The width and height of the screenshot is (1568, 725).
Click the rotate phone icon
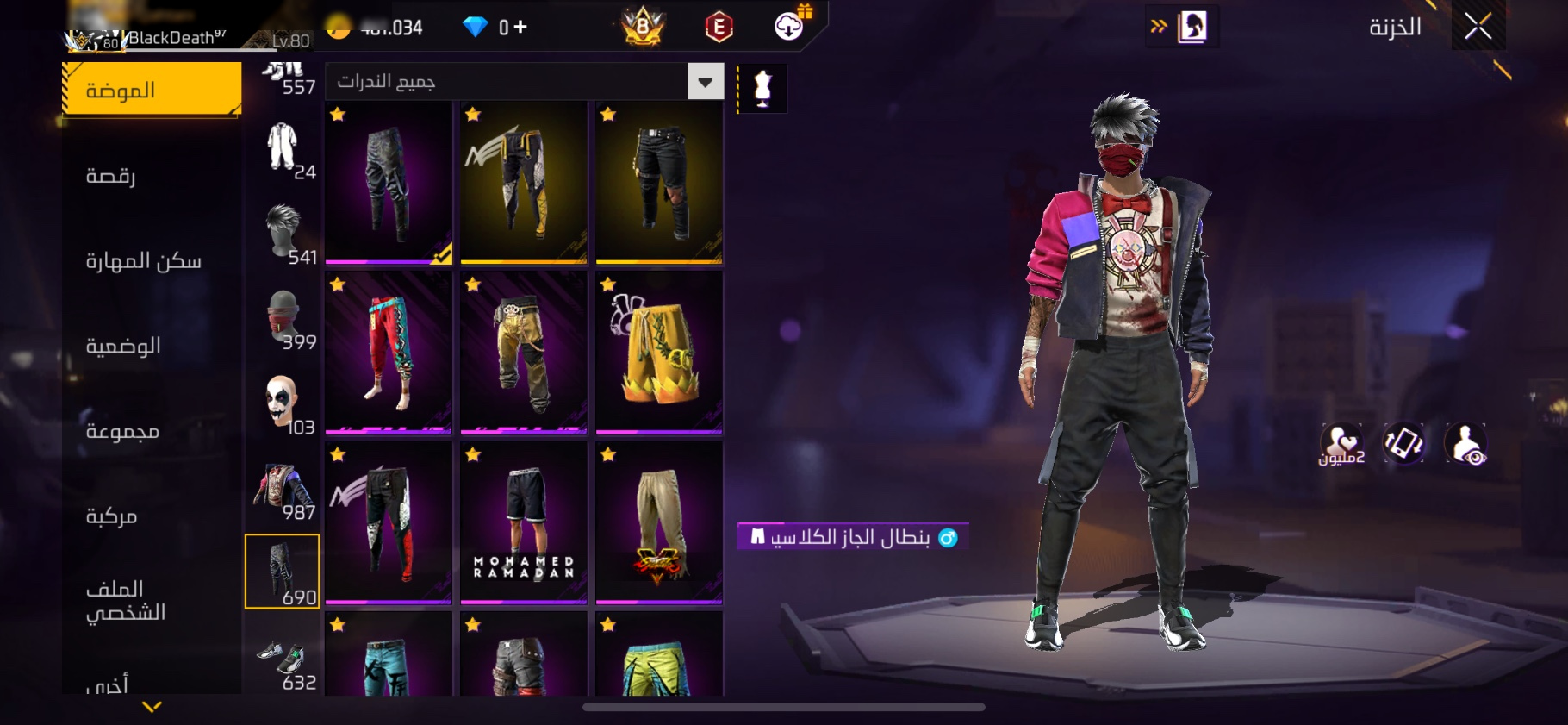[x=1403, y=444]
